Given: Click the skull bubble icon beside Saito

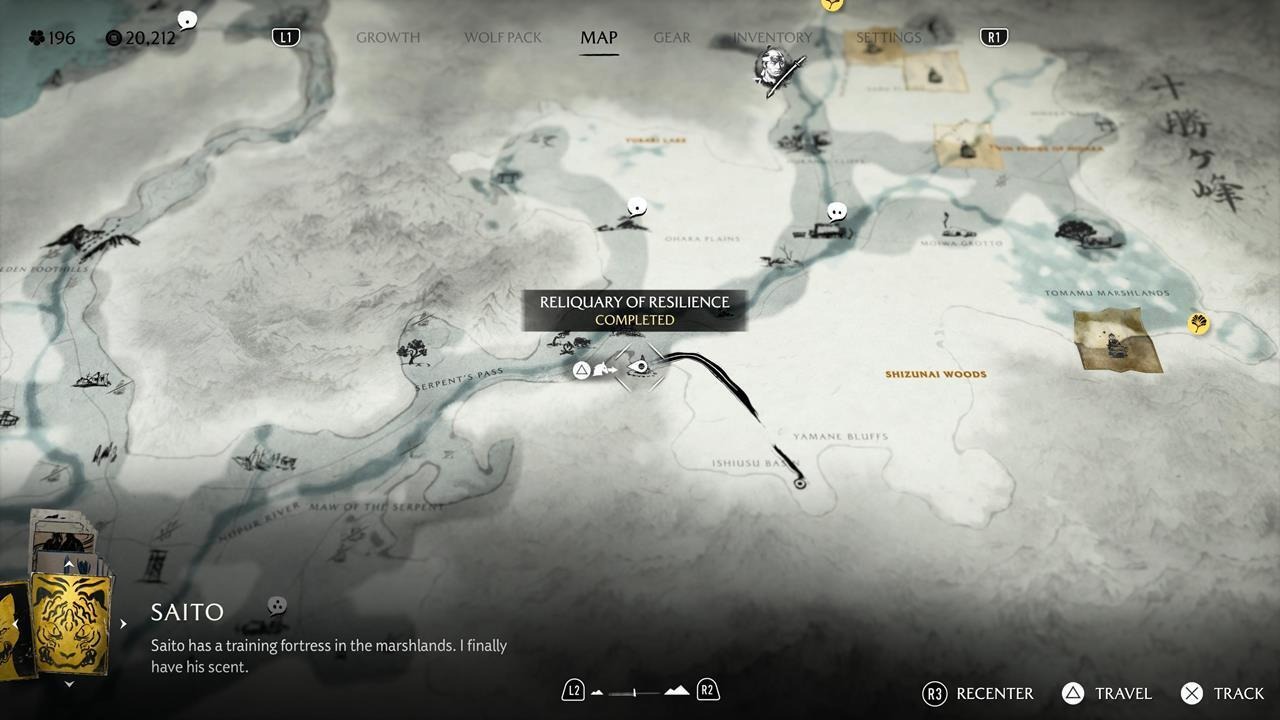Looking at the screenshot, I should [x=277, y=606].
